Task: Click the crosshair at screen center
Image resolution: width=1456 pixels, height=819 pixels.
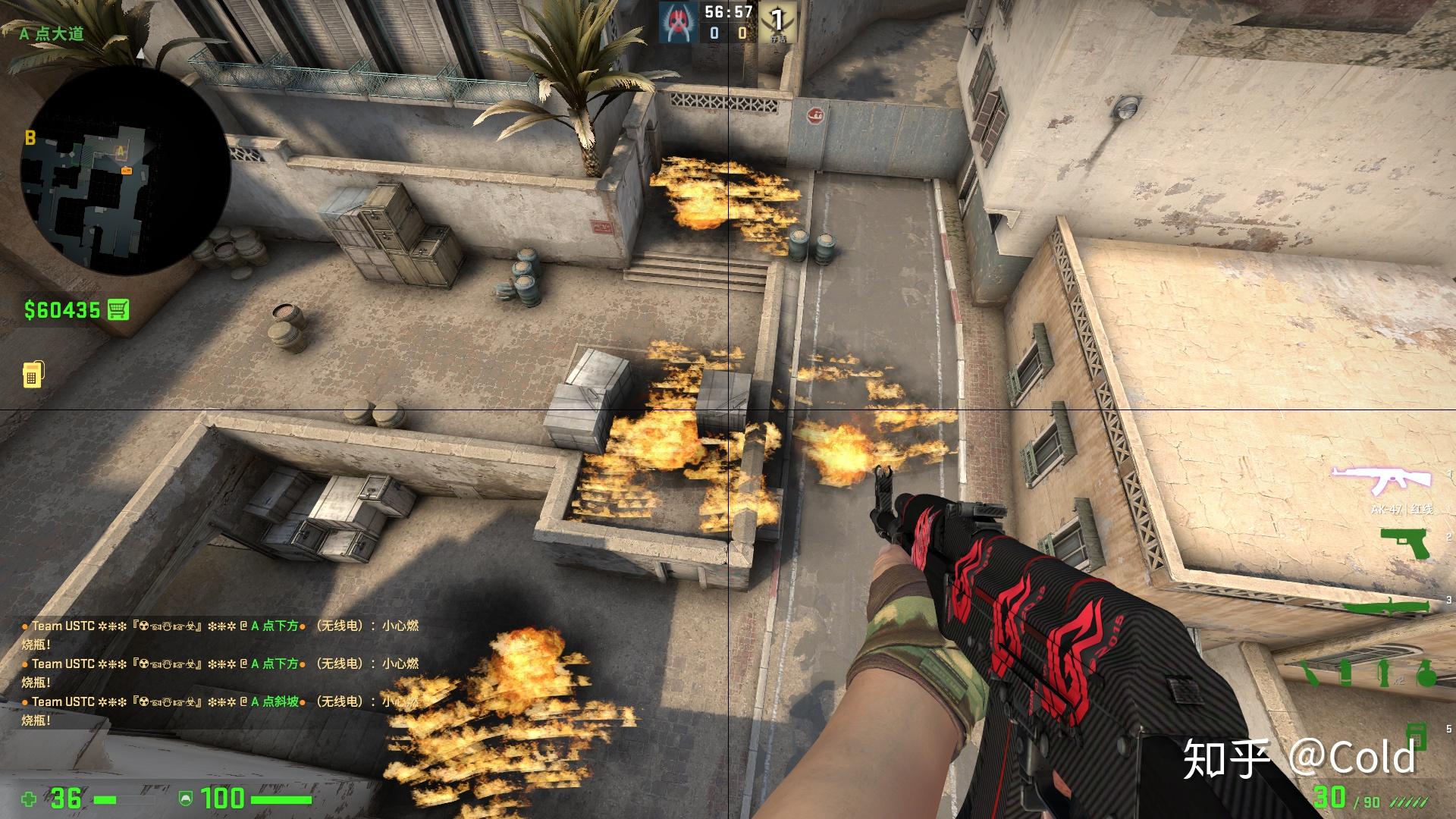Action: 728,409
